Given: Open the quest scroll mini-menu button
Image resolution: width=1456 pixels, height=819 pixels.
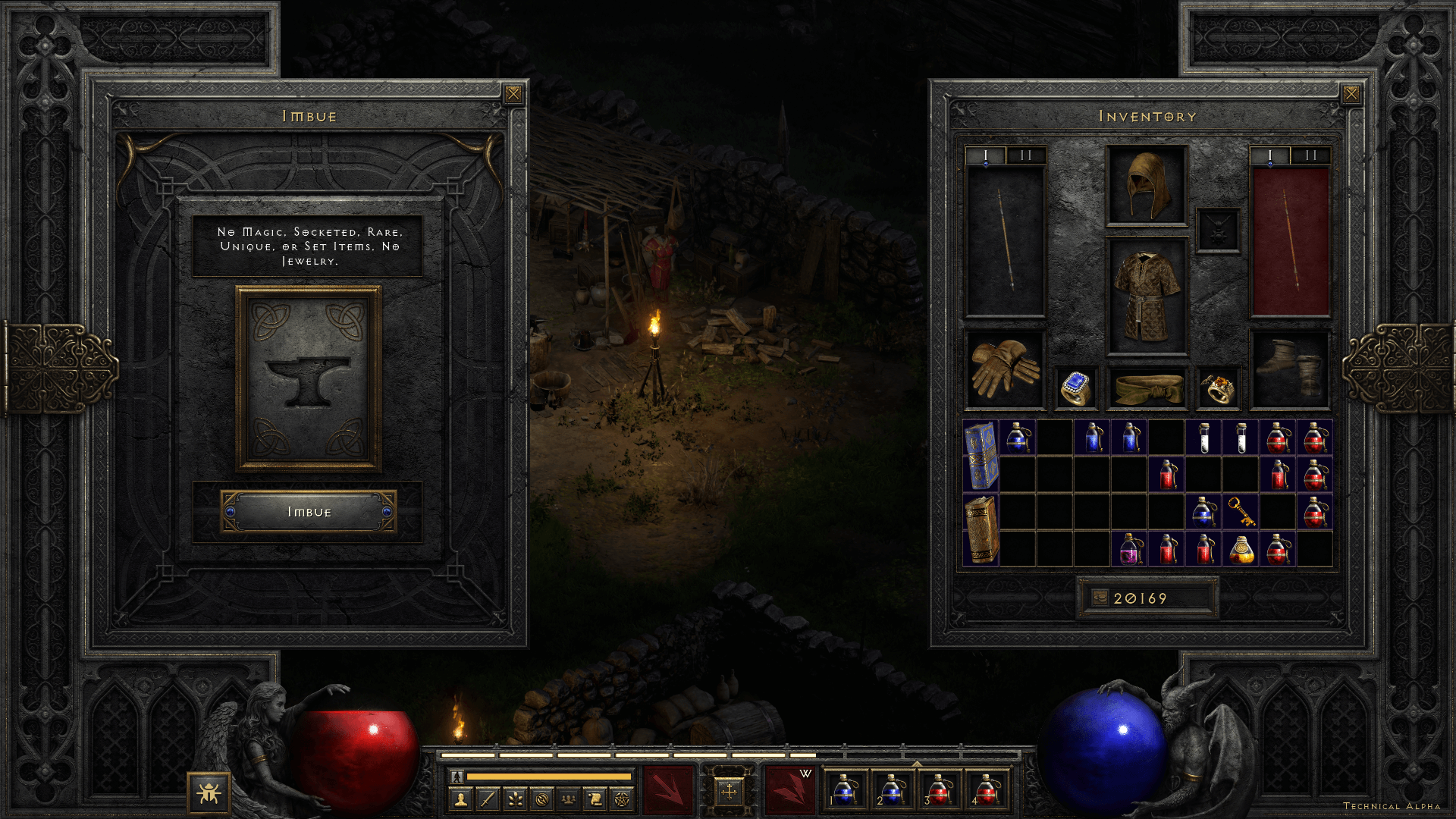Looking at the screenshot, I should [595, 799].
